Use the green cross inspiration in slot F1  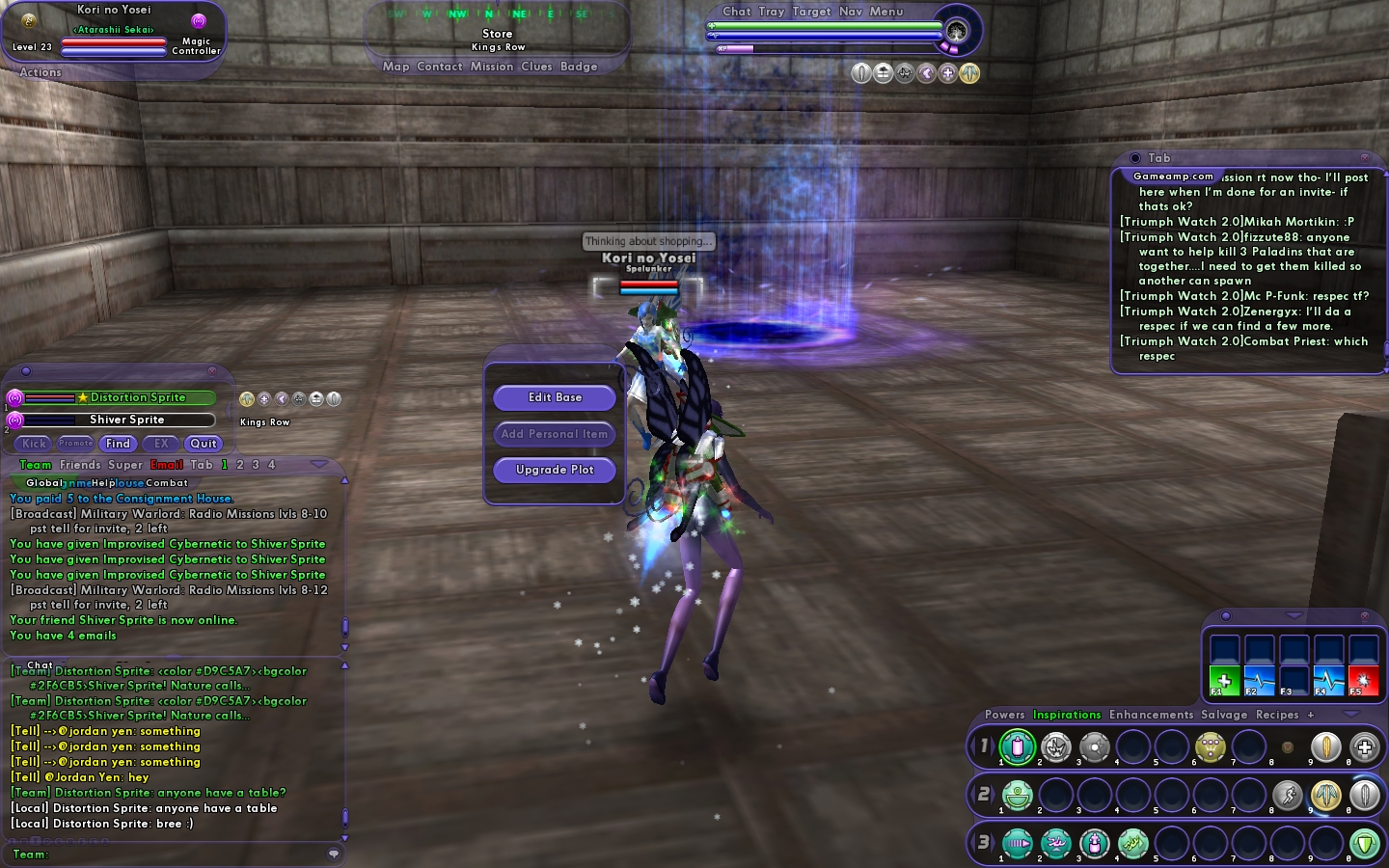[x=1225, y=680]
